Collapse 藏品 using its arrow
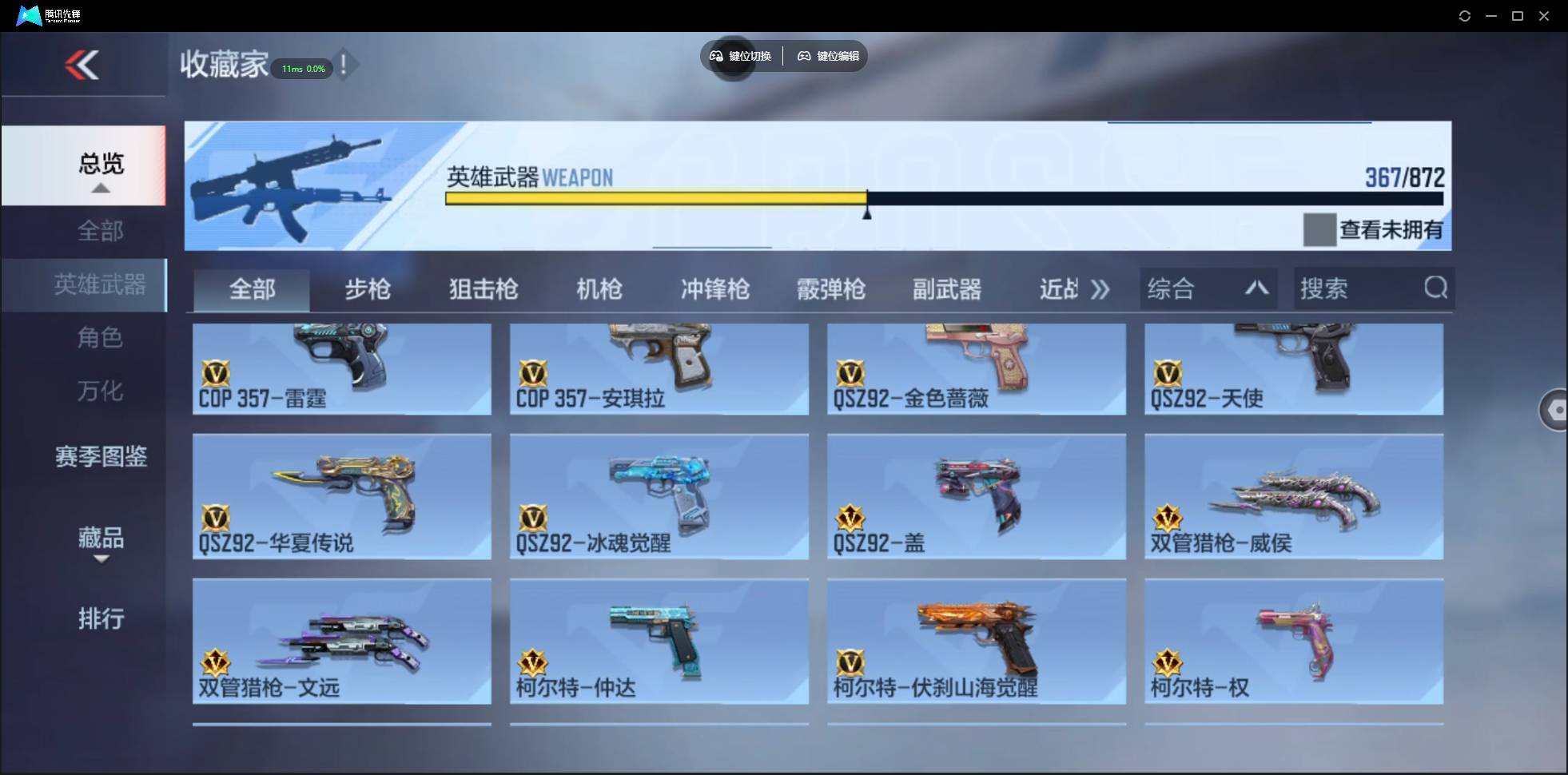 coord(101,559)
